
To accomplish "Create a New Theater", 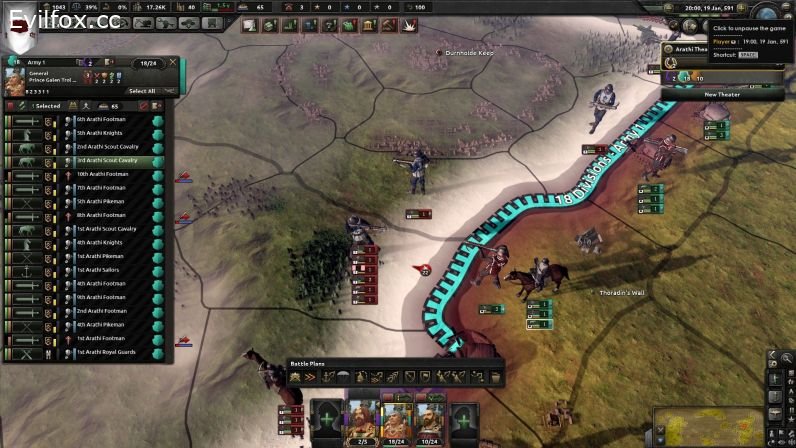I will [722, 94].
